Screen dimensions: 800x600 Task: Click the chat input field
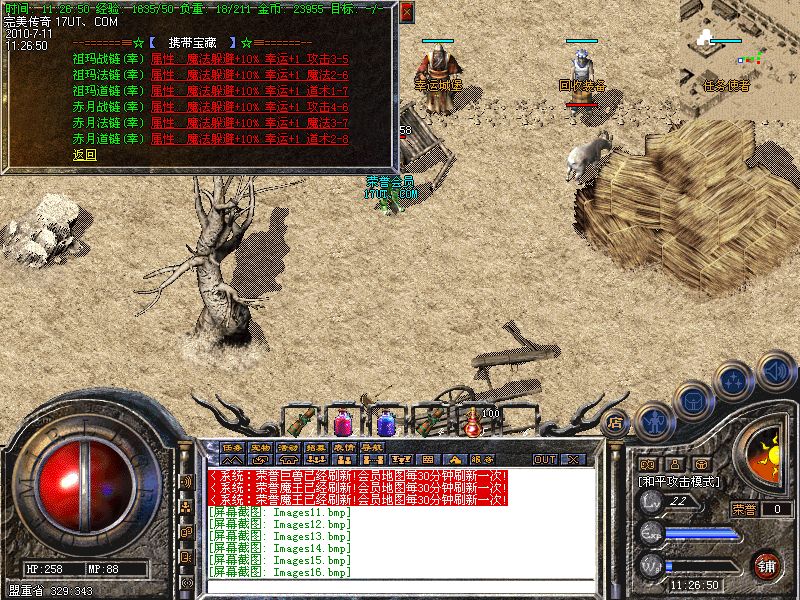400,586
